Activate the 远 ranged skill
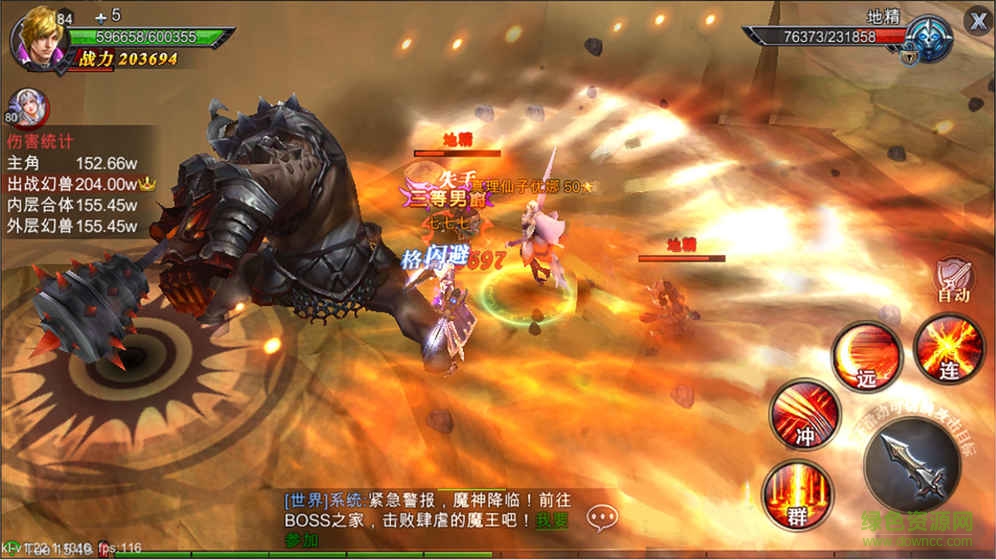996x560 pixels. (866, 355)
